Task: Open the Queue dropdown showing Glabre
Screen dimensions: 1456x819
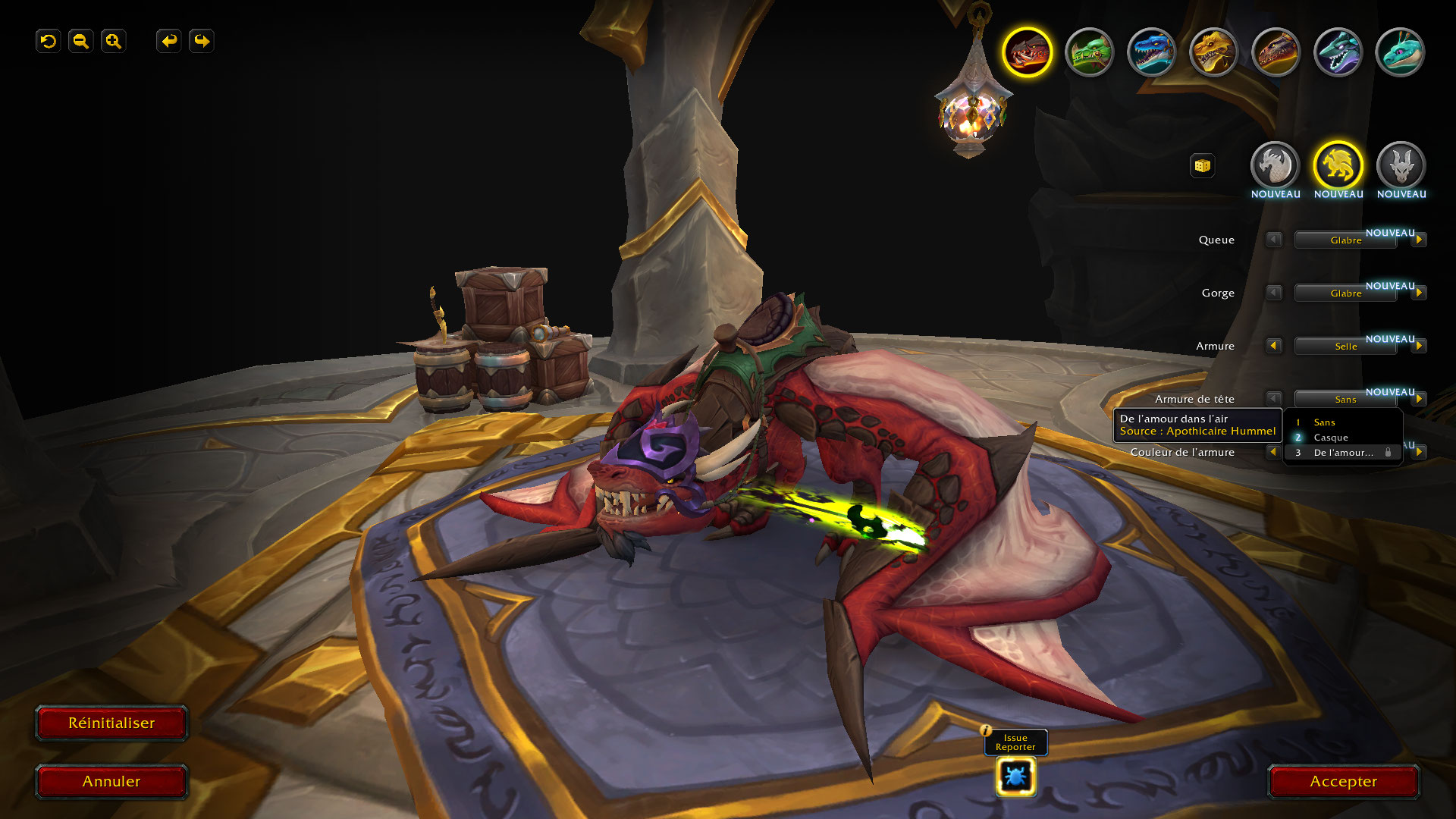Action: coord(1345,240)
